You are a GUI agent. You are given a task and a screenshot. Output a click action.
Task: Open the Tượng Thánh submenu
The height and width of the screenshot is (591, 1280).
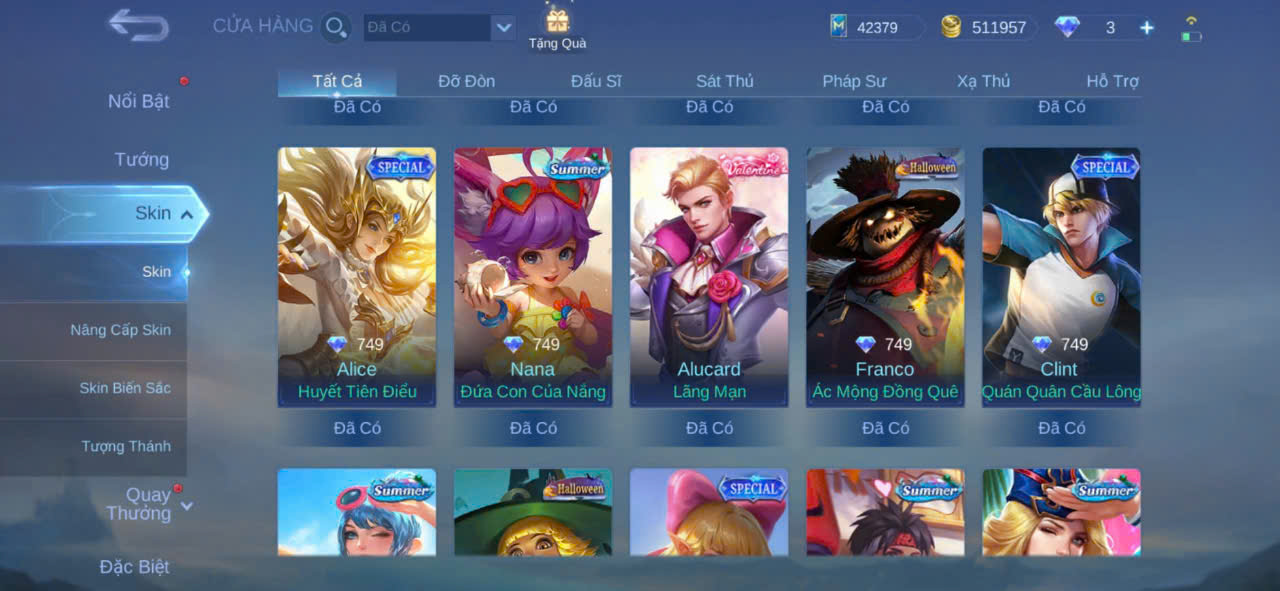[126, 446]
